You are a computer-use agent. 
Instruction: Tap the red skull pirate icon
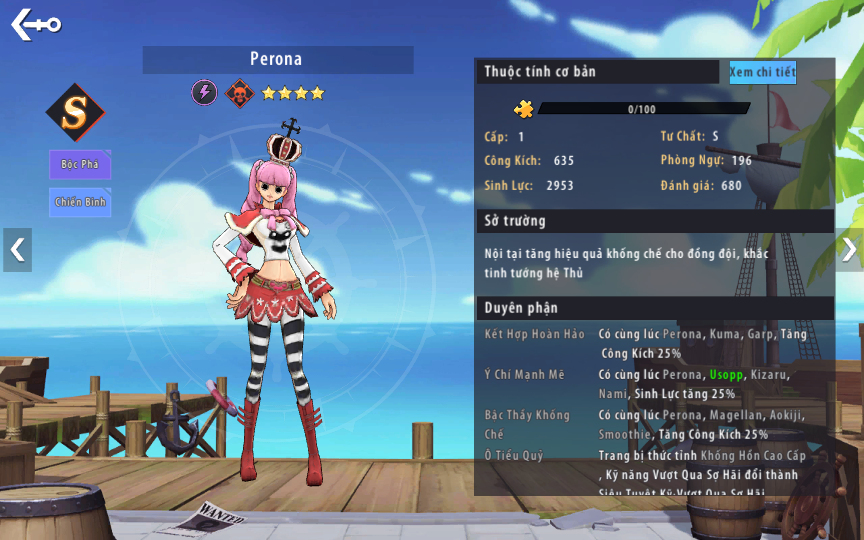click(239, 93)
